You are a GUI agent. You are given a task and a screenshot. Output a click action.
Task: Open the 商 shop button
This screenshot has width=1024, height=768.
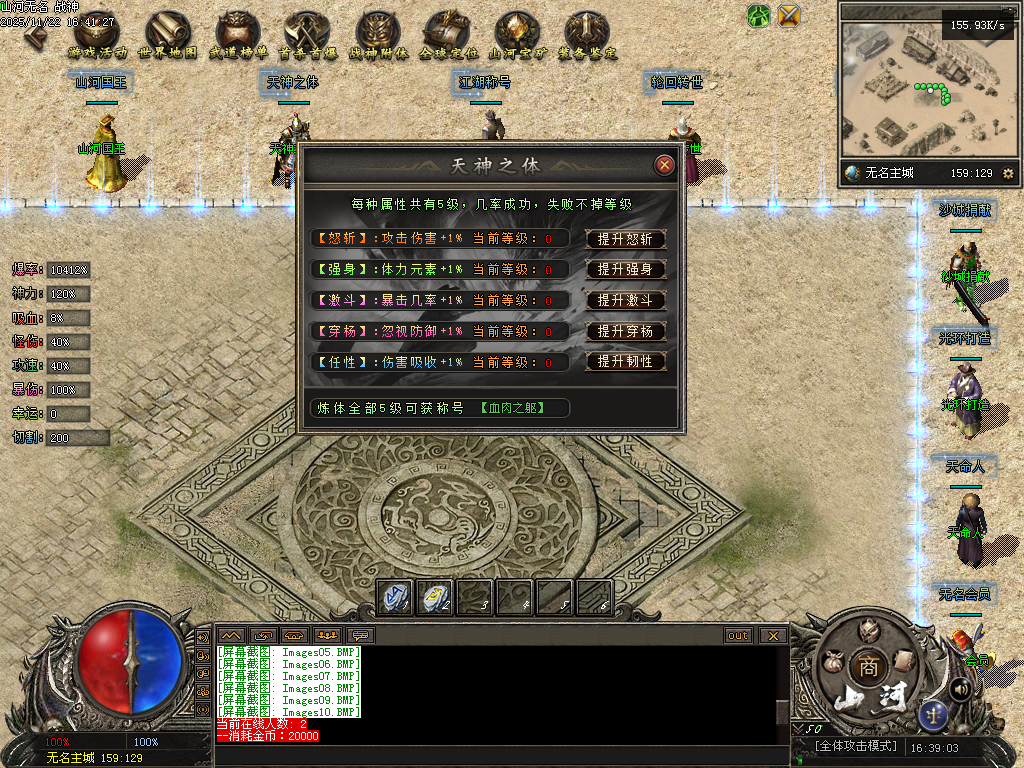tap(868, 667)
